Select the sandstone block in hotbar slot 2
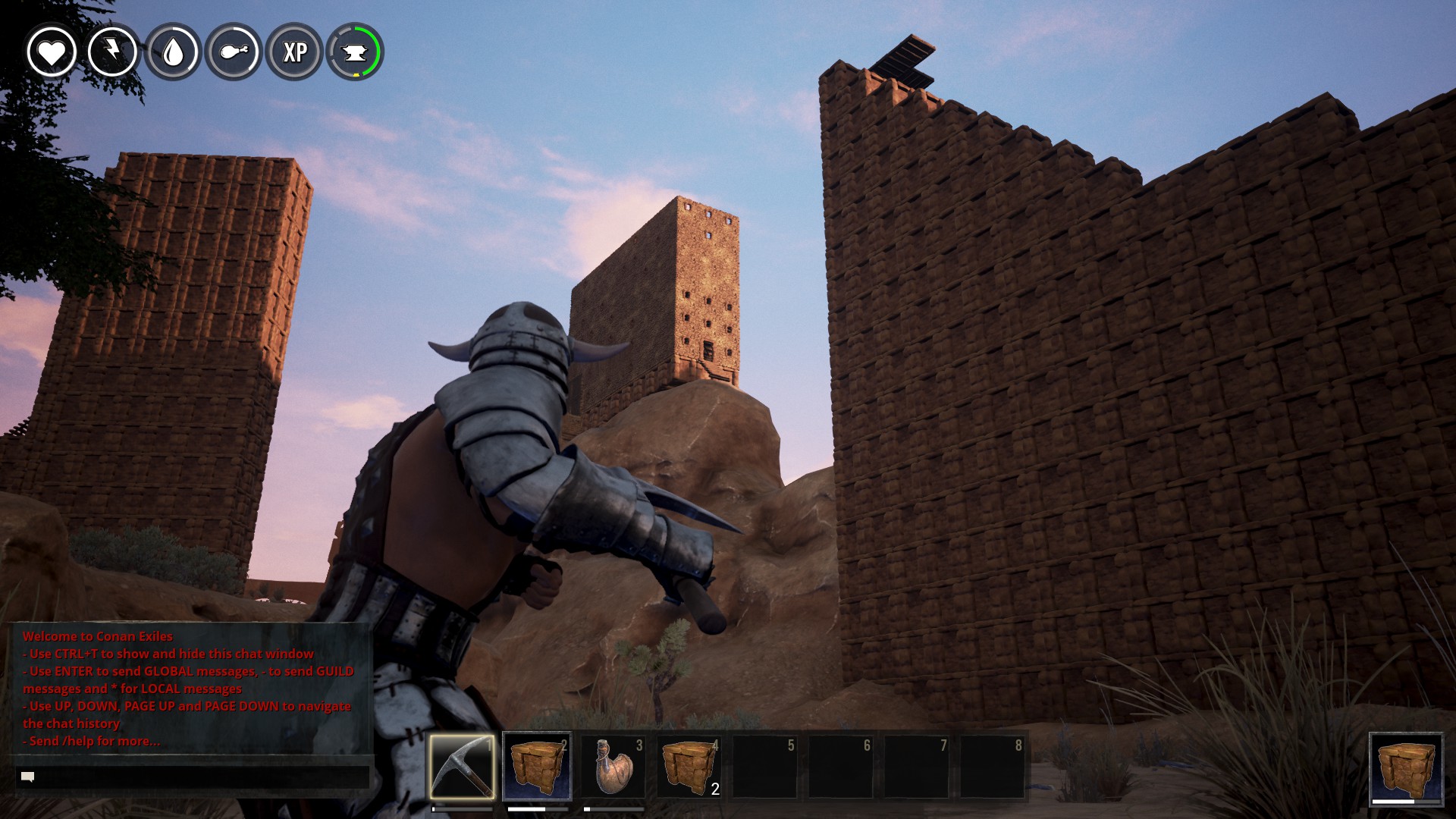The height and width of the screenshot is (819, 1456). pos(537,766)
